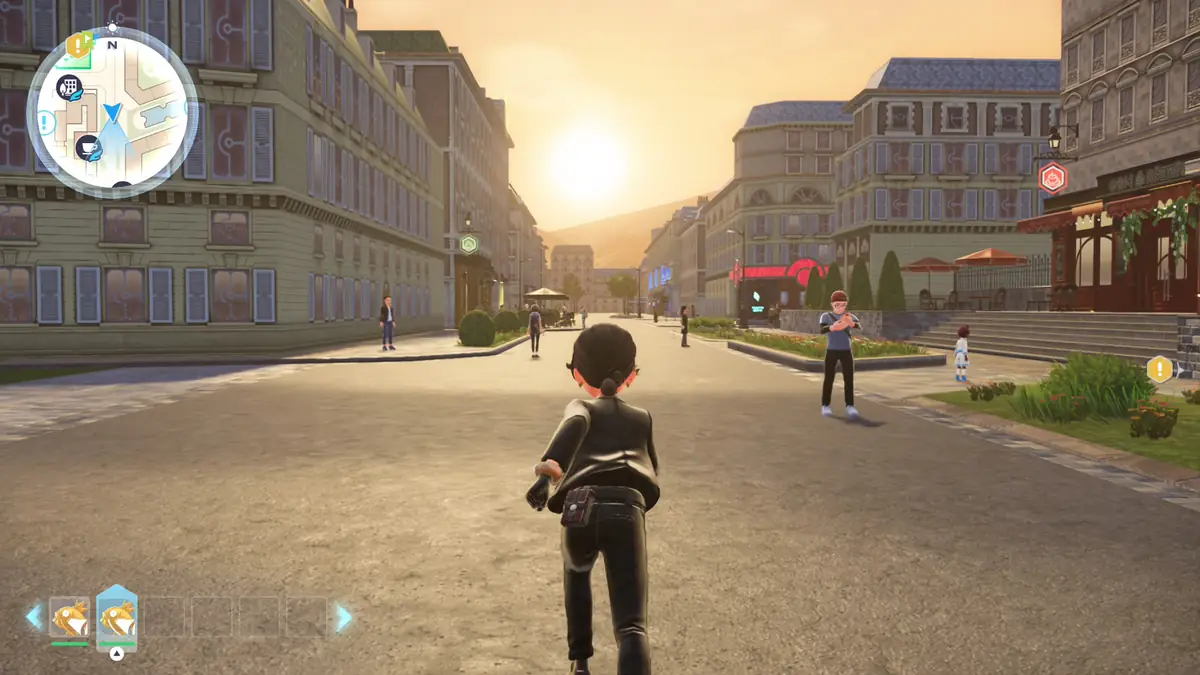This screenshot has height=675, width=1200.
Task: Open the circular minimap
Action: pyautogui.click(x=112, y=112)
